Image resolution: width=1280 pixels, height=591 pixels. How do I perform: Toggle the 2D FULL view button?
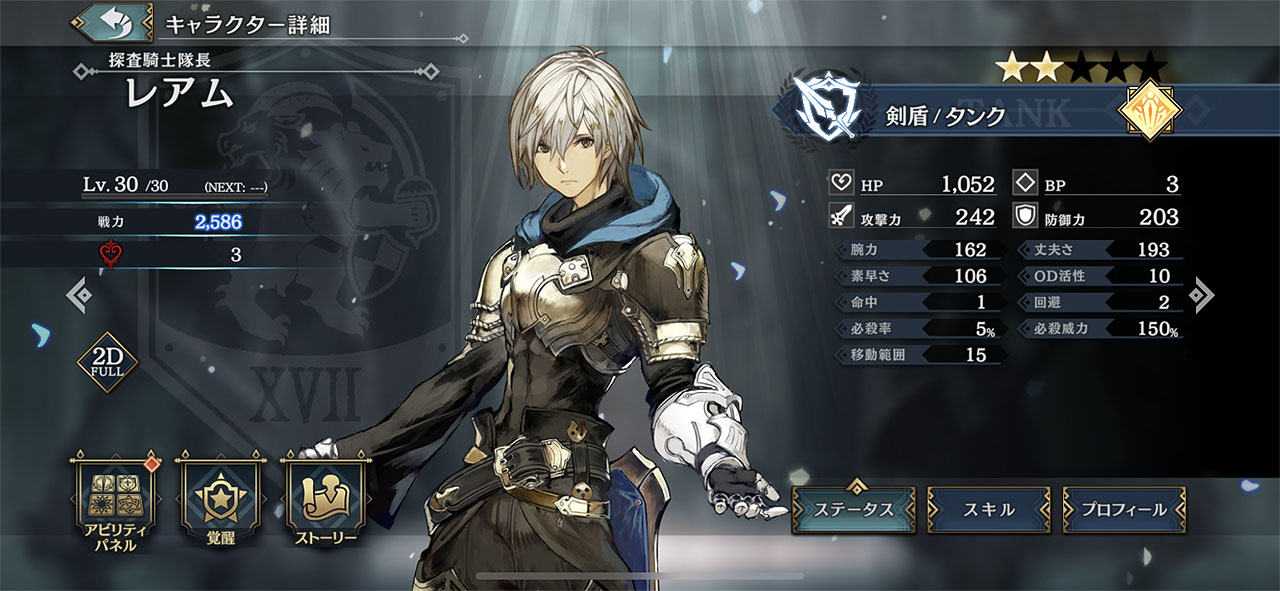click(x=106, y=362)
